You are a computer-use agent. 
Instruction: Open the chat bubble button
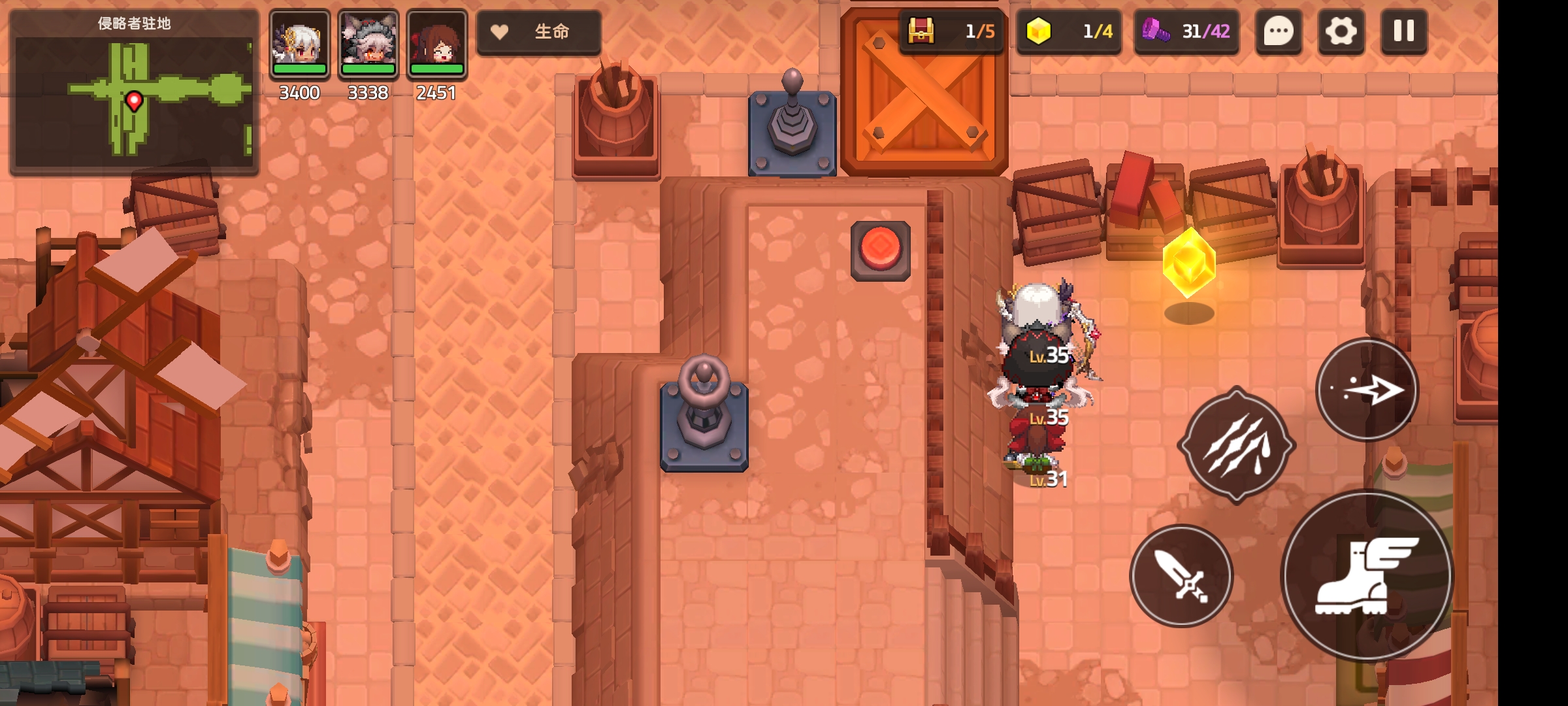[1279, 31]
